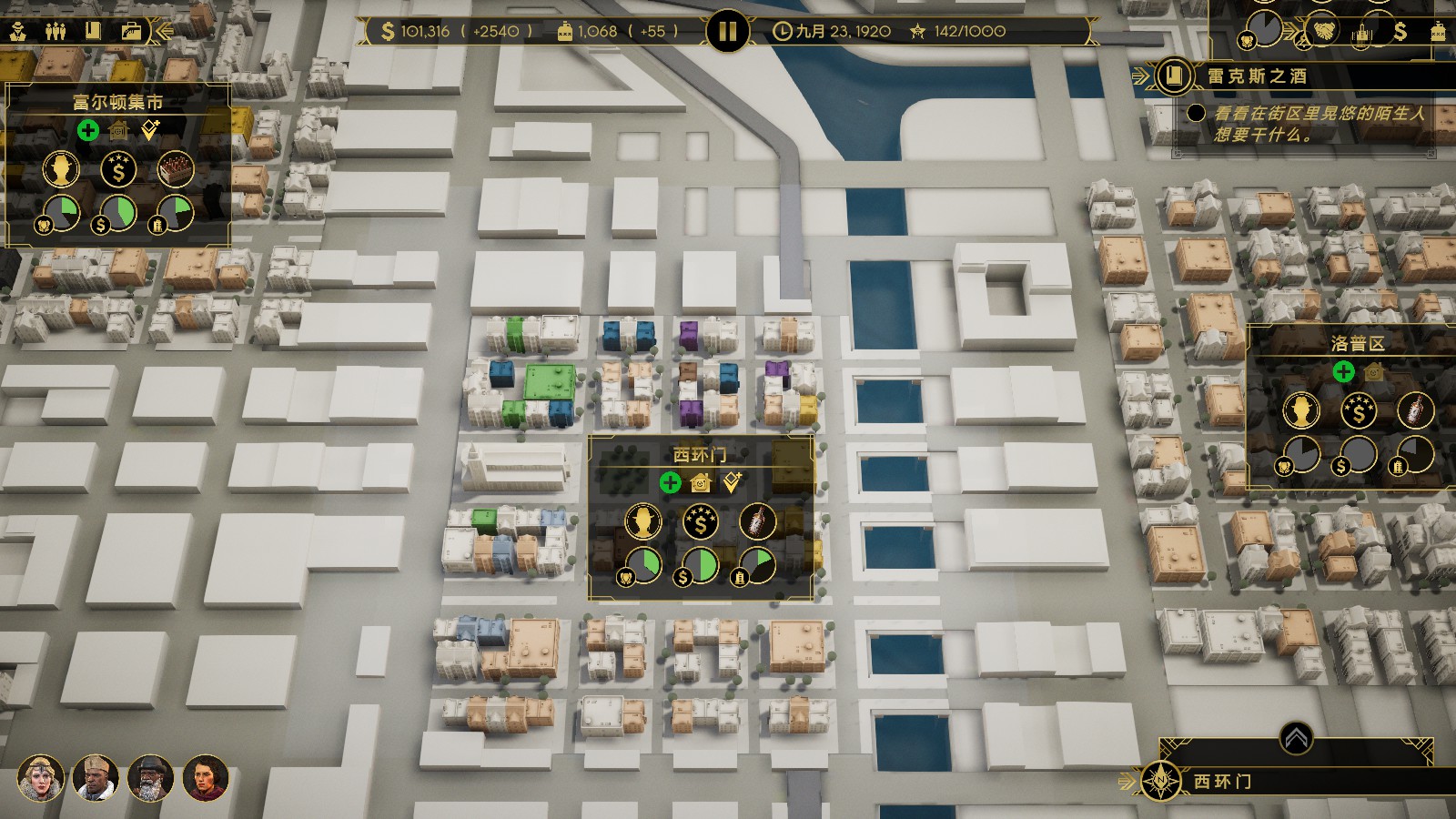Screen dimensions: 1456x819
Task: Open the boss silhouette icon in 西环门 panel
Action: tap(643, 521)
